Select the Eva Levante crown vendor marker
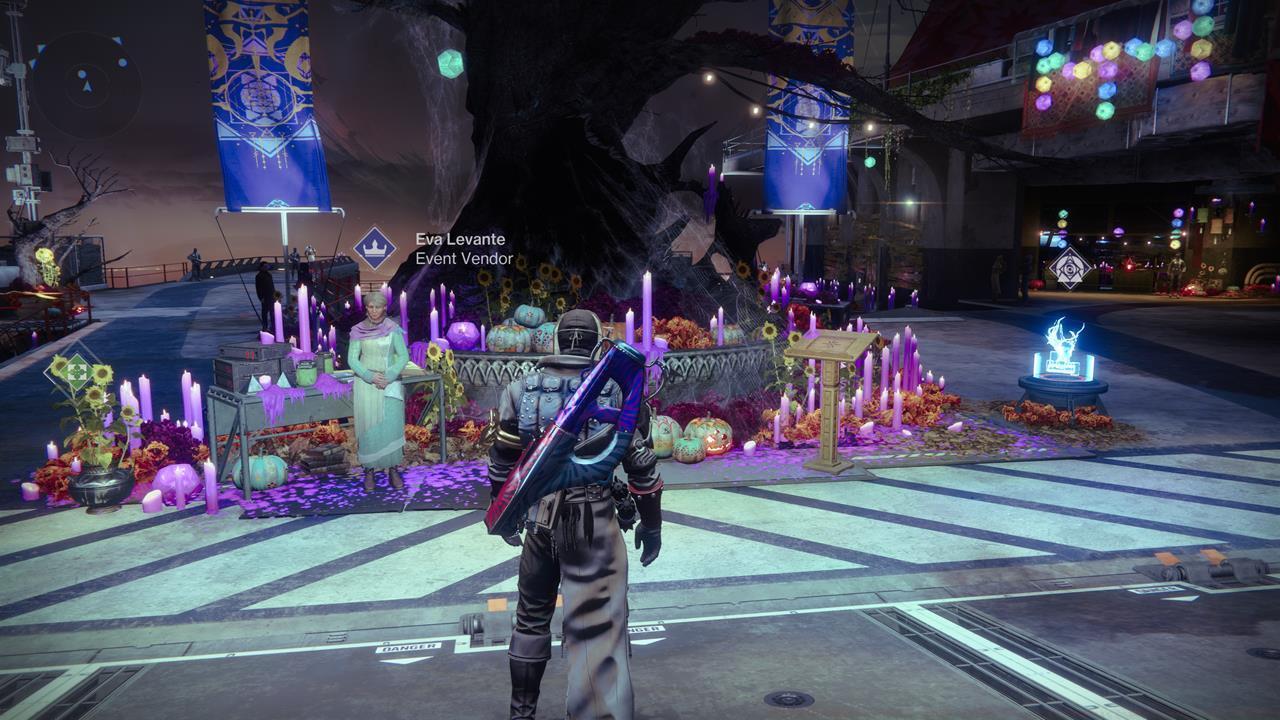Screen dimensions: 1280x720 click(x=374, y=248)
